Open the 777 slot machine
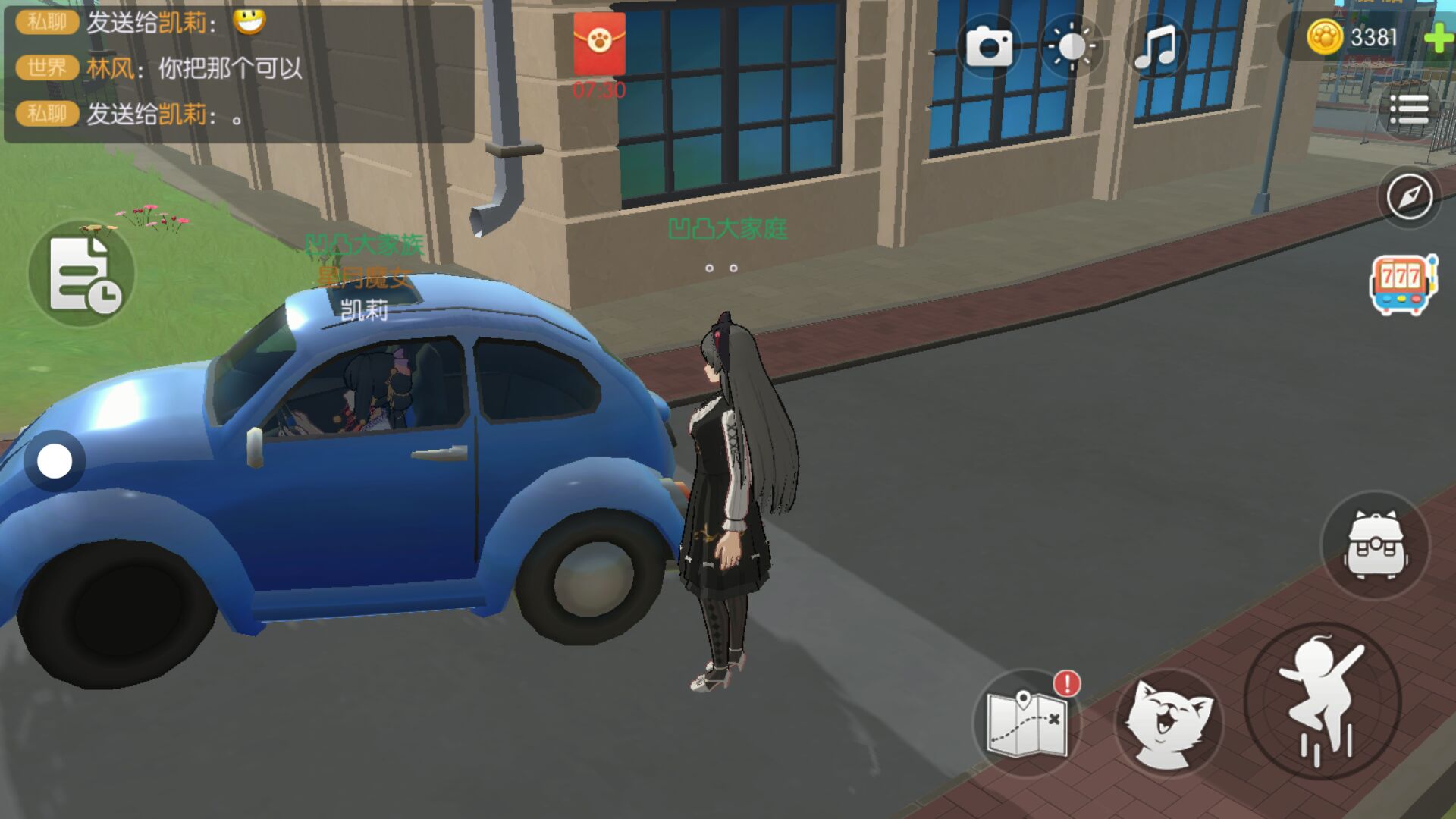Viewport: 1456px width, 819px height. point(1402,284)
